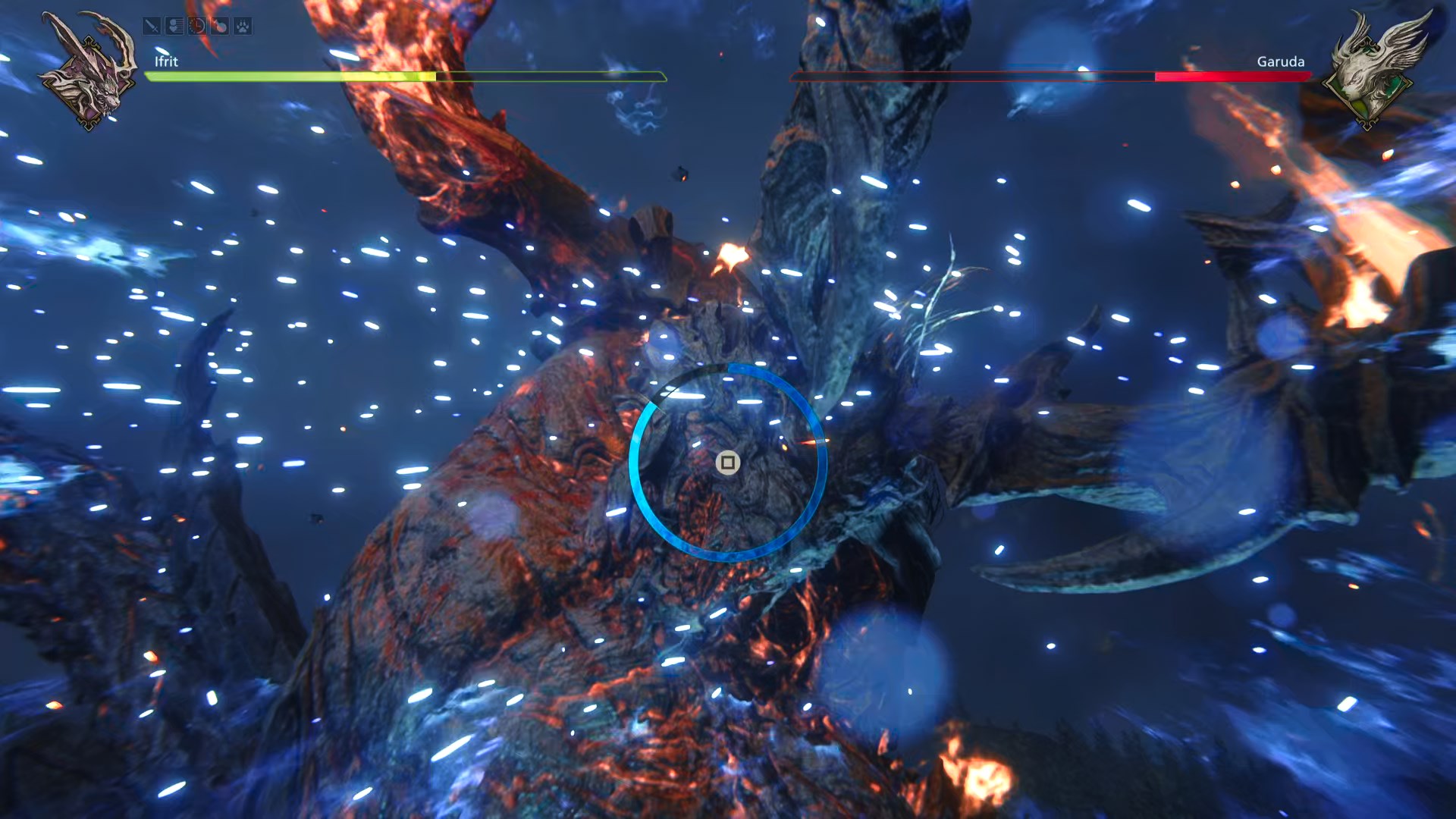The height and width of the screenshot is (819, 1456).
Task: Click the clock timing accessory icon
Action: coord(197,27)
